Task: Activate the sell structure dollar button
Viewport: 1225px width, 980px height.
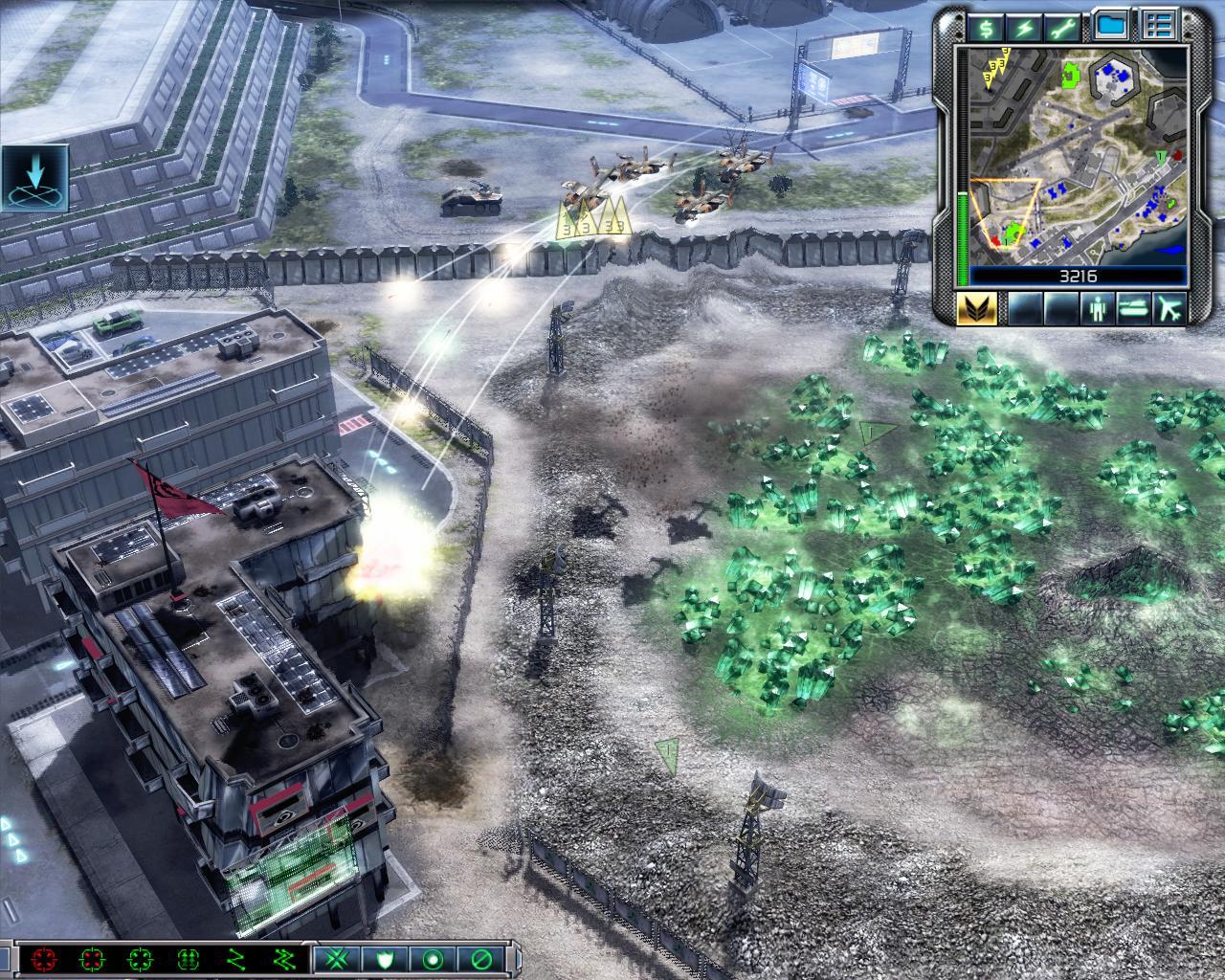Action: coord(987,28)
